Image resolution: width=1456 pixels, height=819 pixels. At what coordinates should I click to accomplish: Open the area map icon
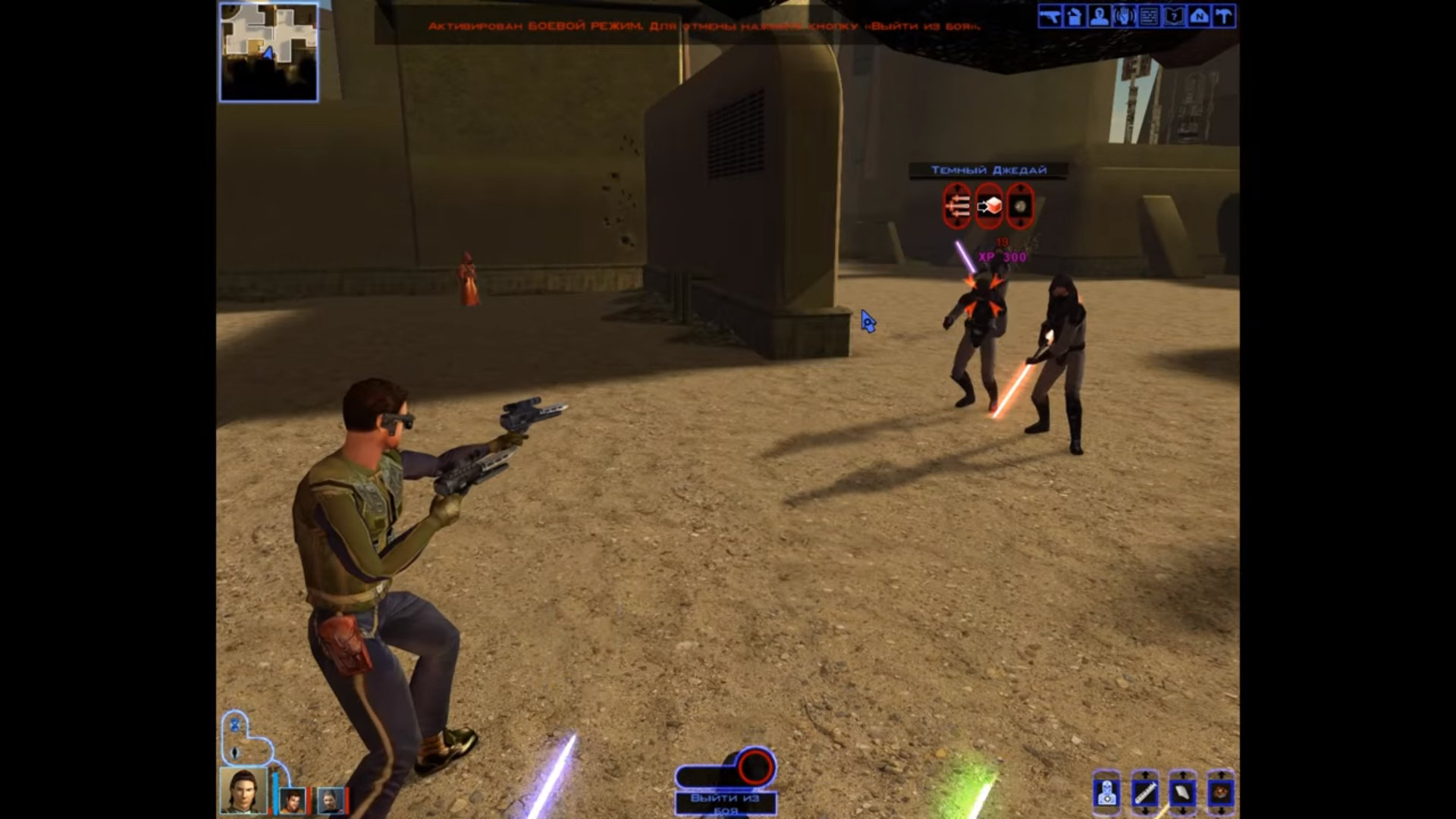(x=1199, y=17)
